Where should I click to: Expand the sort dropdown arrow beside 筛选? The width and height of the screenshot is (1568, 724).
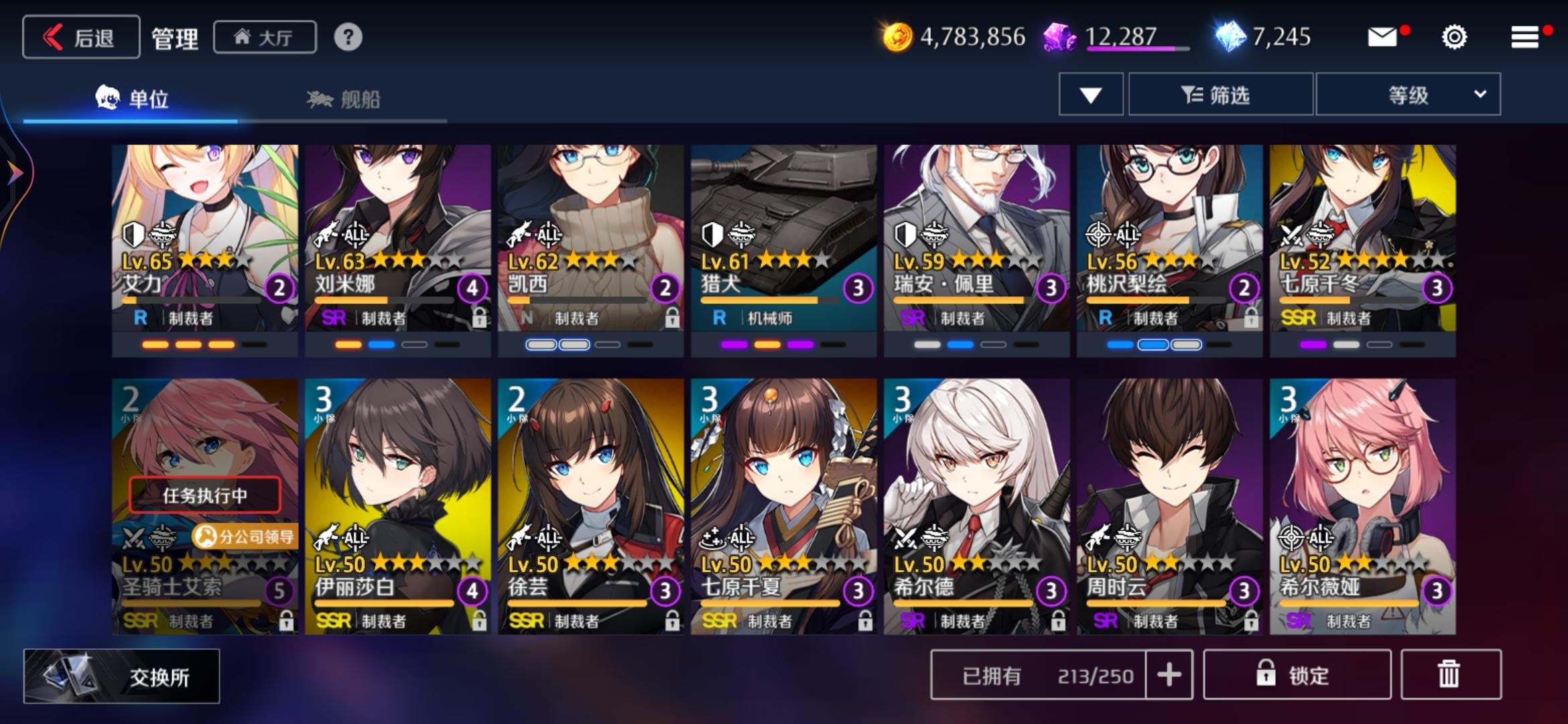coord(1090,95)
